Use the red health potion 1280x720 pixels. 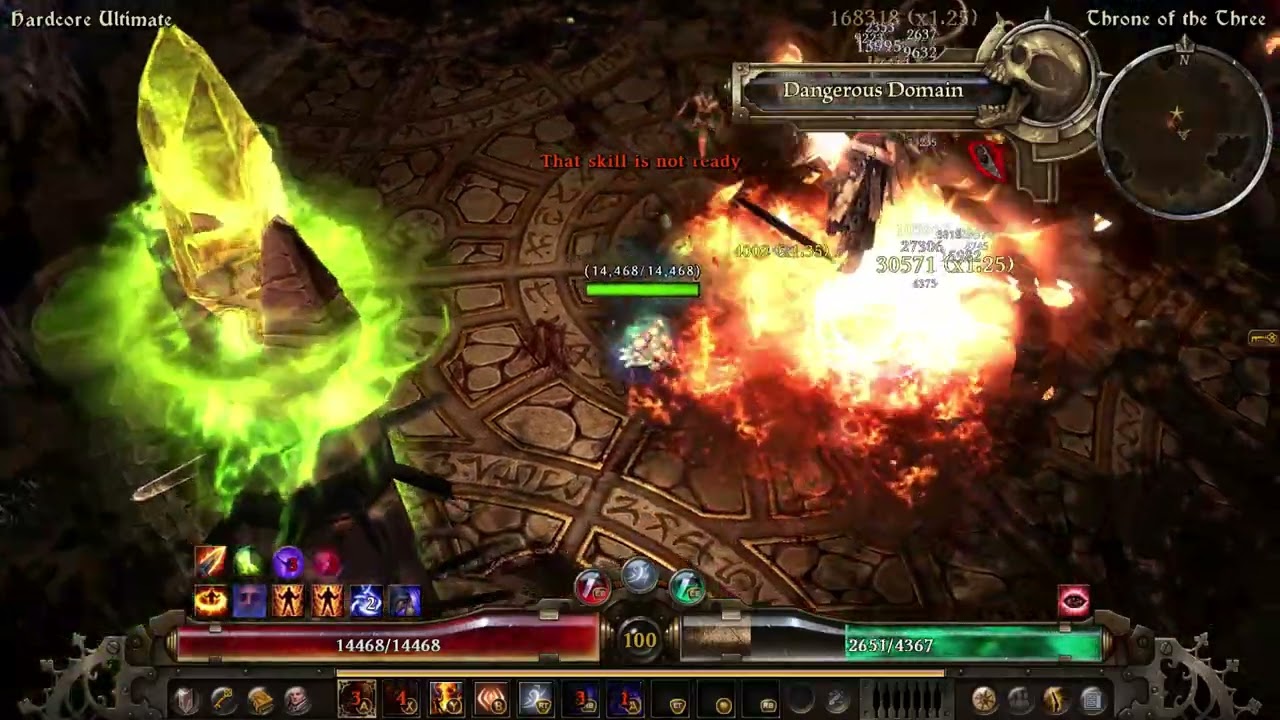point(593,589)
